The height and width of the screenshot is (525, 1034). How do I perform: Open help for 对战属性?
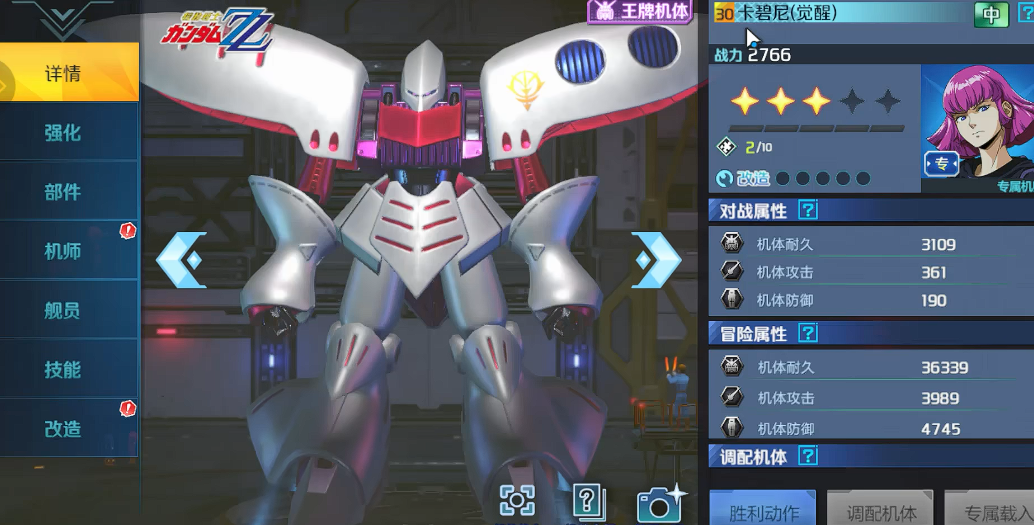[808, 210]
